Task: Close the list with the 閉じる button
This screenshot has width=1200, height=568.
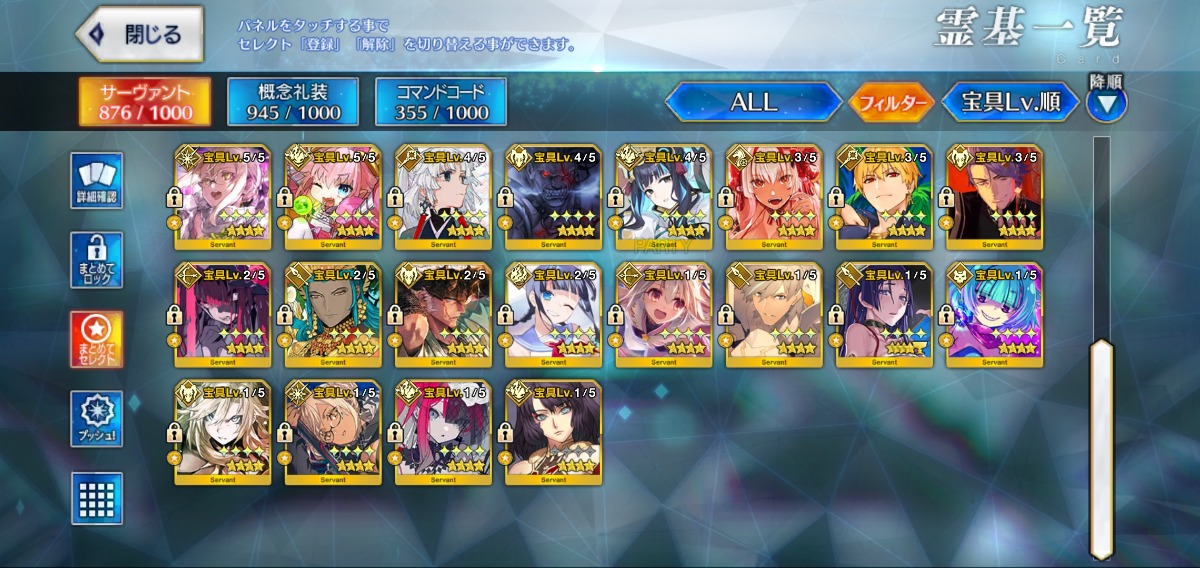Action: pyautogui.click(x=140, y=34)
